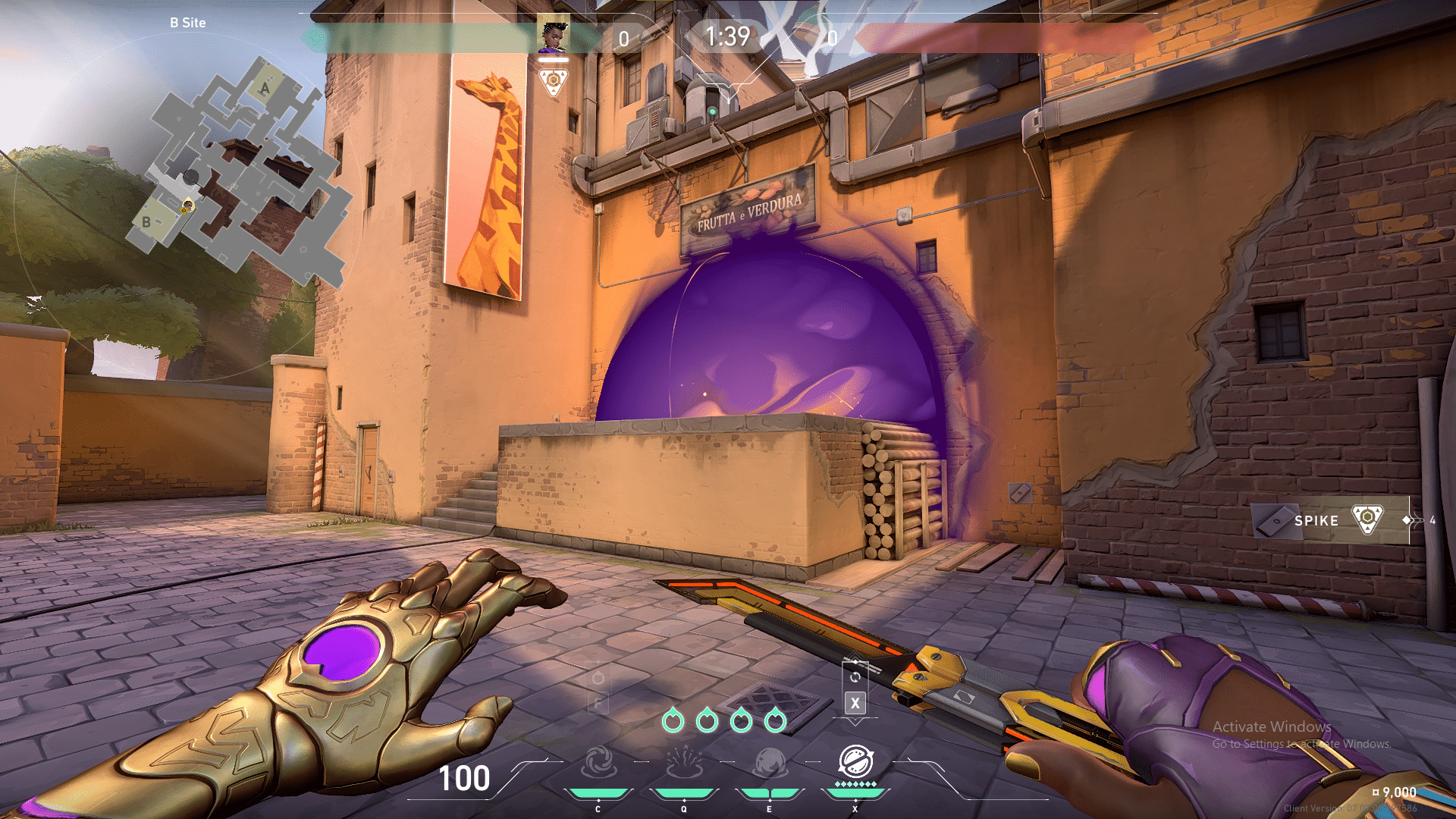Select the Nebula ability icon
This screenshot has width=1456, height=819.
(x=770, y=763)
